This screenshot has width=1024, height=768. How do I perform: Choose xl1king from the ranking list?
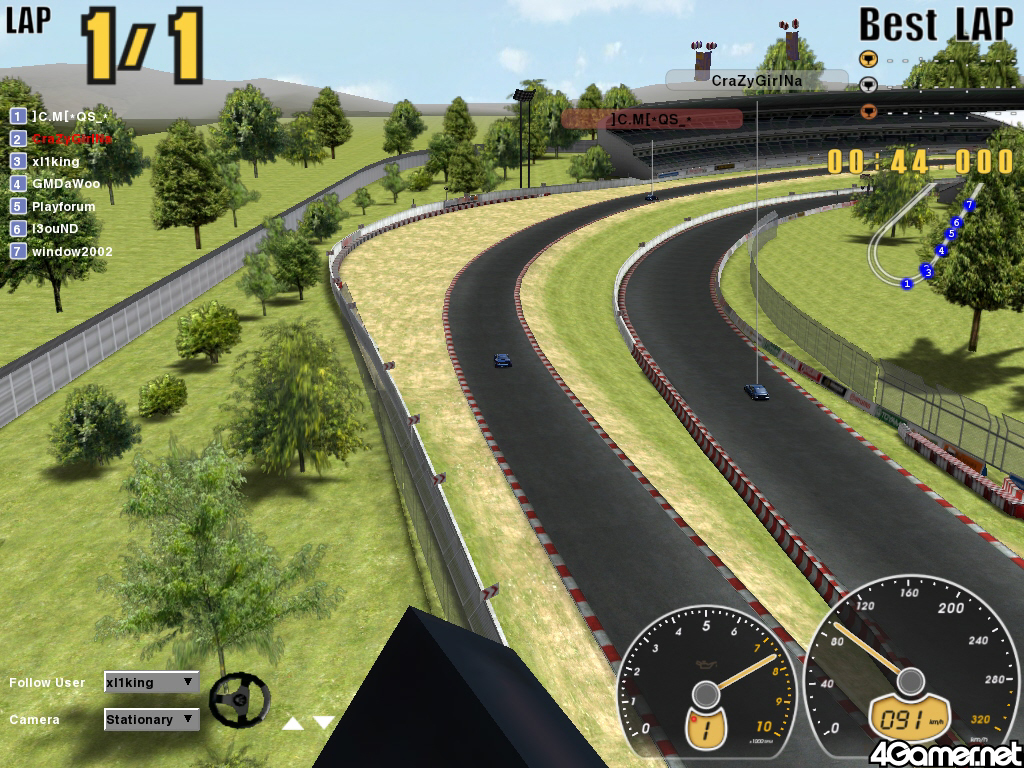tap(55, 161)
